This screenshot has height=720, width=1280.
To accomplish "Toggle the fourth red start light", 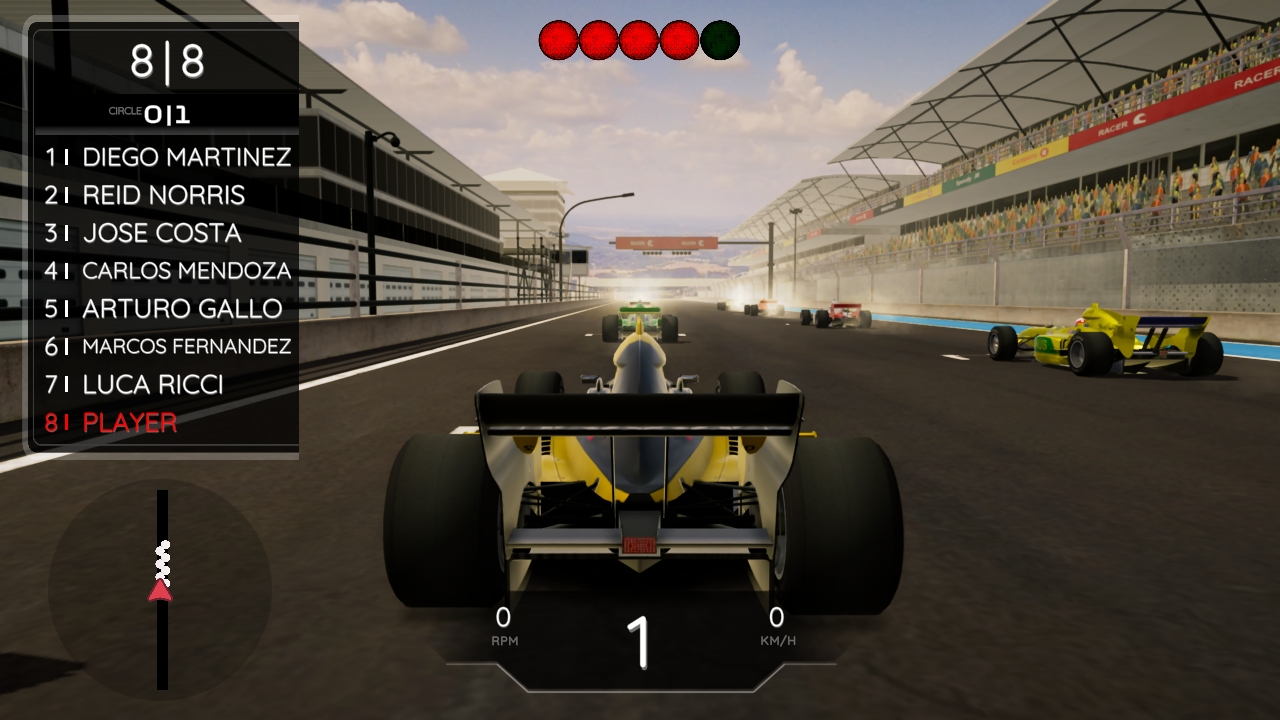I will (x=679, y=38).
